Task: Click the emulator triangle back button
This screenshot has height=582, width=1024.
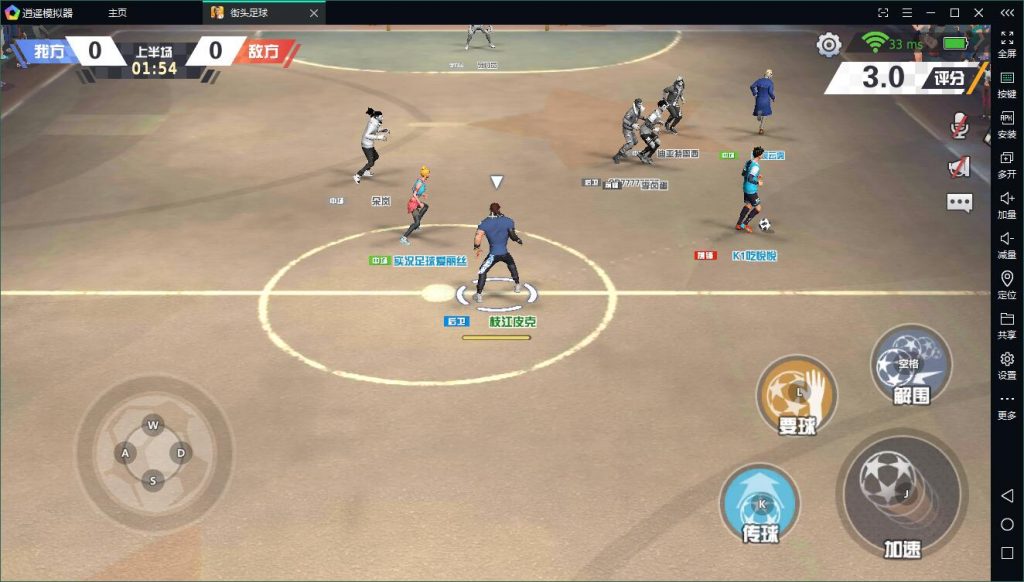Action: click(1007, 497)
